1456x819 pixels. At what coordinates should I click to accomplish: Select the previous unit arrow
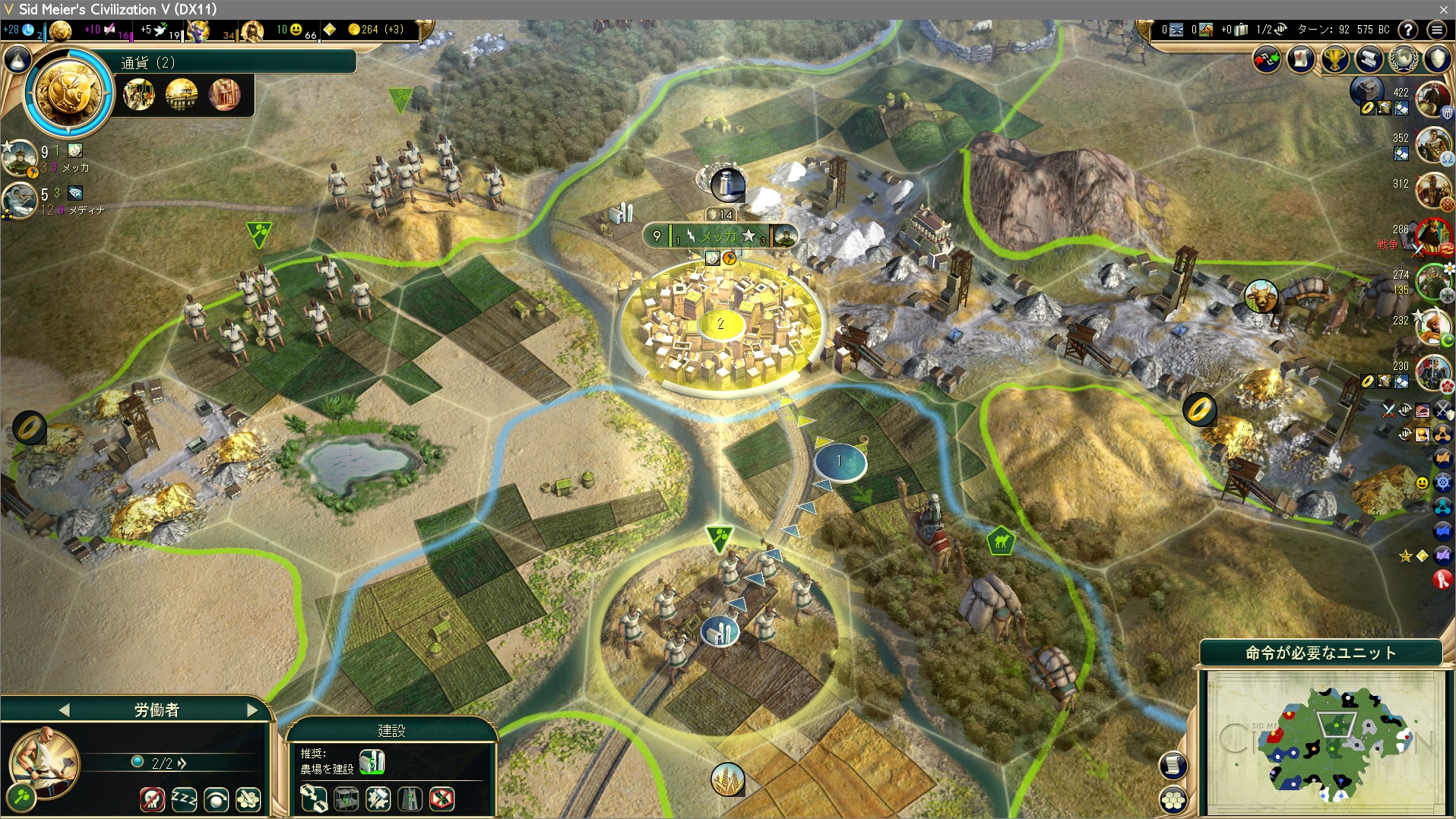pos(64,710)
